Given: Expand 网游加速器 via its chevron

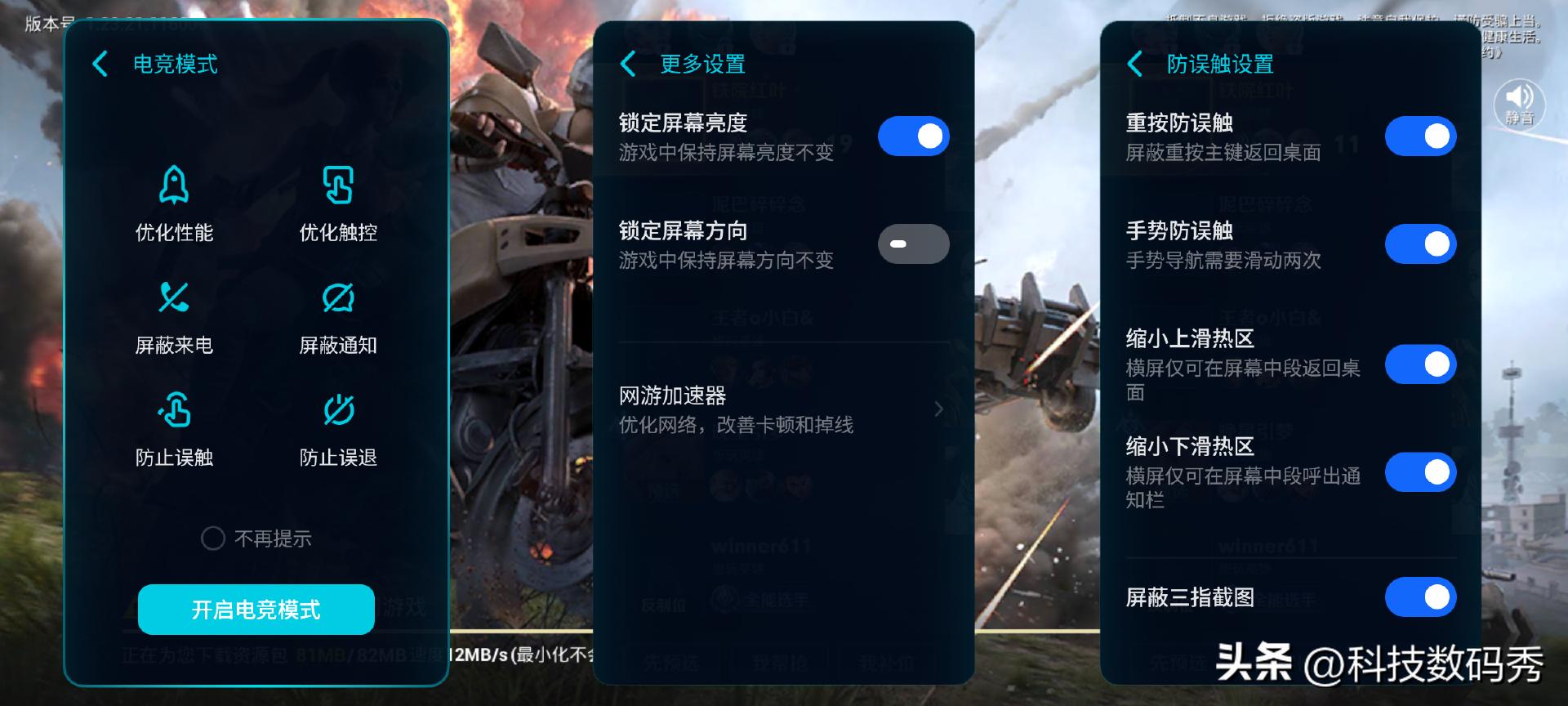Looking at the screenshot, I should 939,409.
